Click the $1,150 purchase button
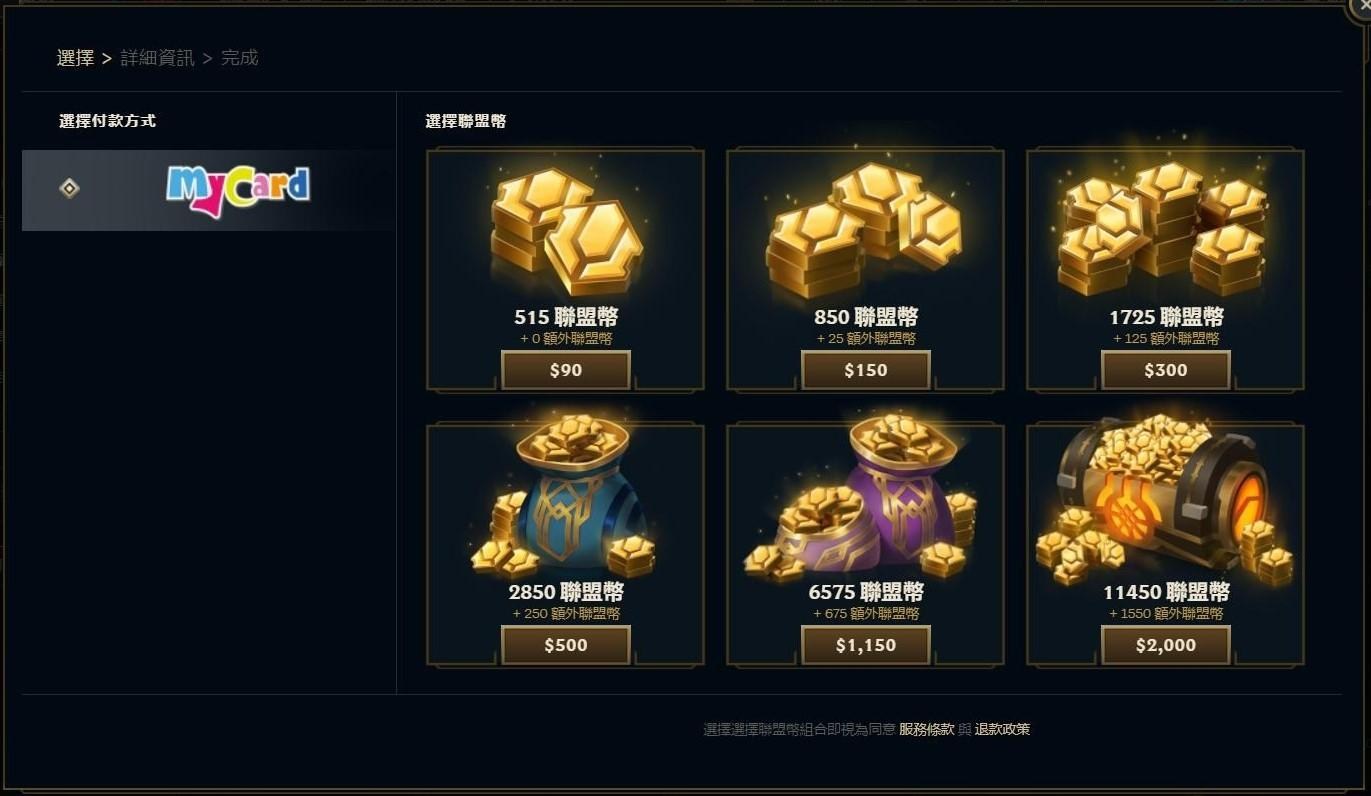Image resolution: width=1371 pixels, height=796 pixels. coord(865,645)
